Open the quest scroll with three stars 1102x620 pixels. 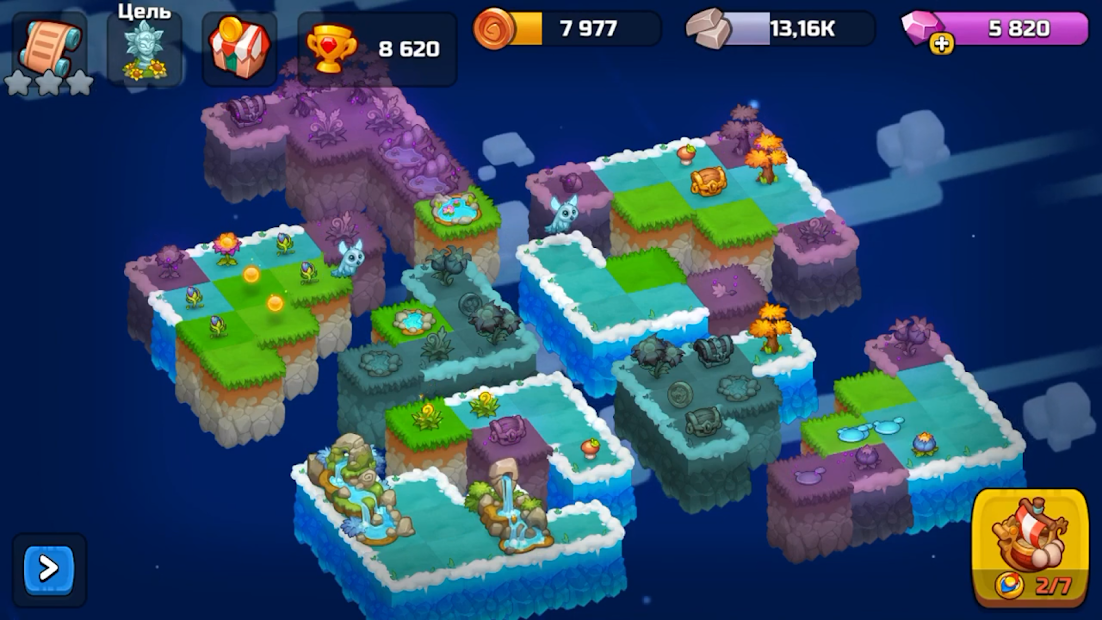48,50
